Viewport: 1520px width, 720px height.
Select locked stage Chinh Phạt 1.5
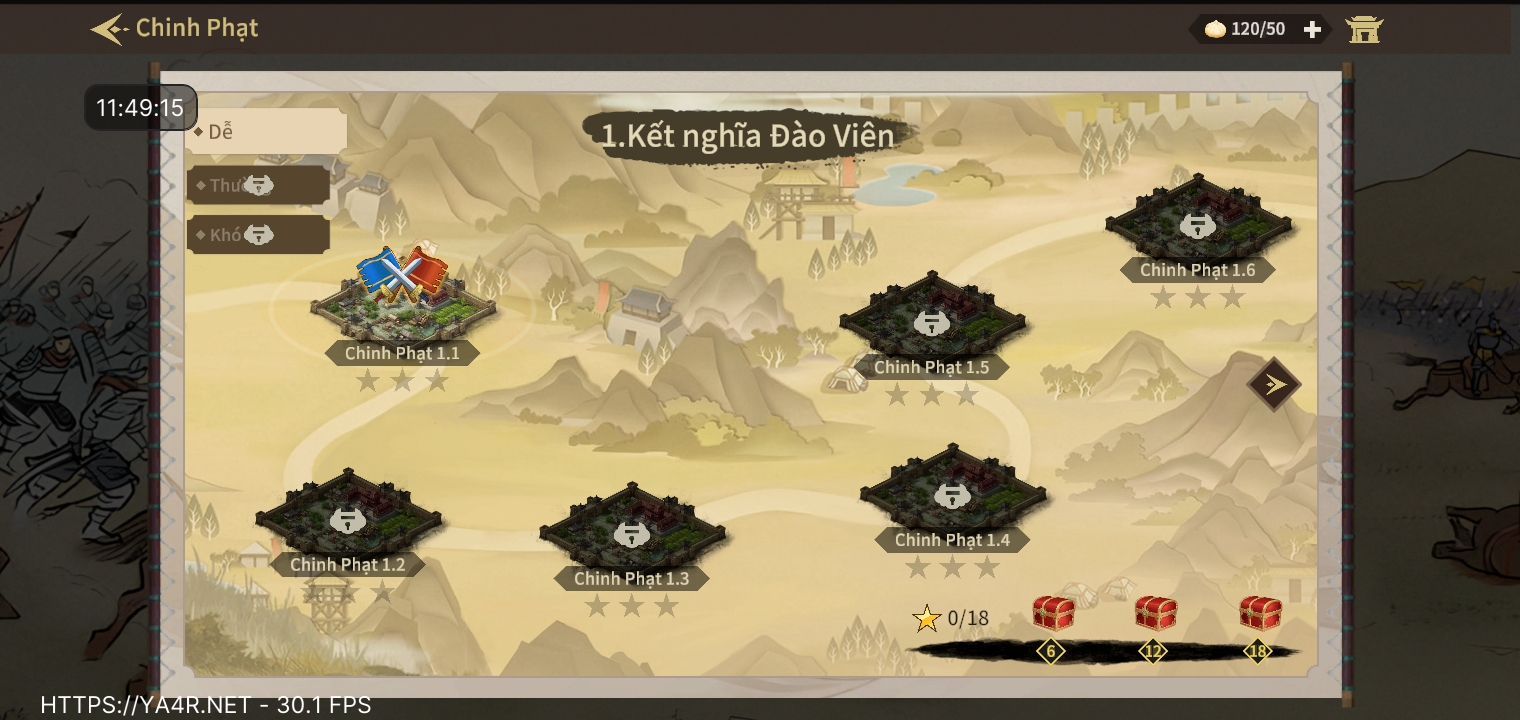pyautogui.click(x=932, y=321)
